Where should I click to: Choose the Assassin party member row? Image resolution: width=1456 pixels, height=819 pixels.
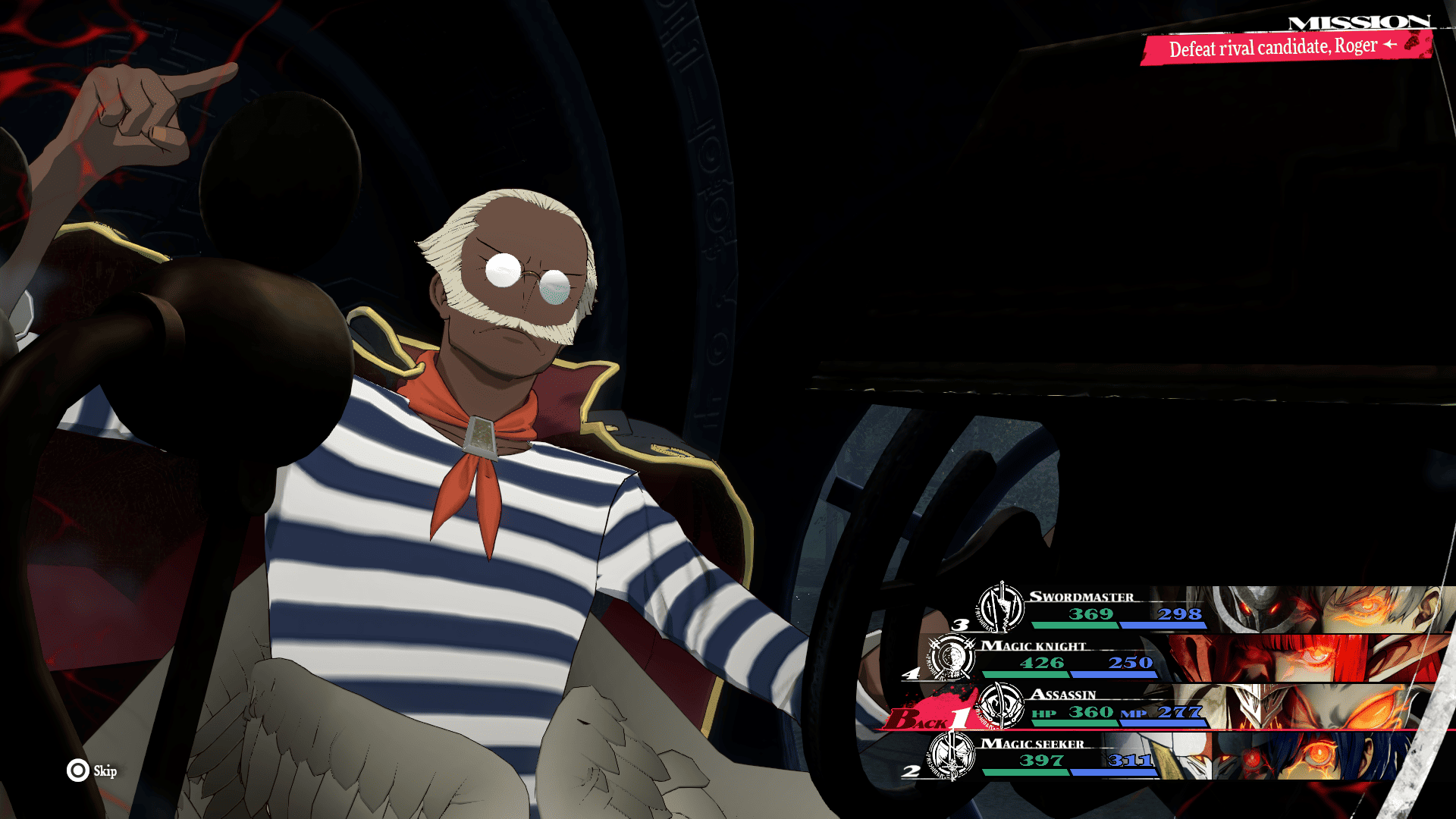tap(1213, 708)
